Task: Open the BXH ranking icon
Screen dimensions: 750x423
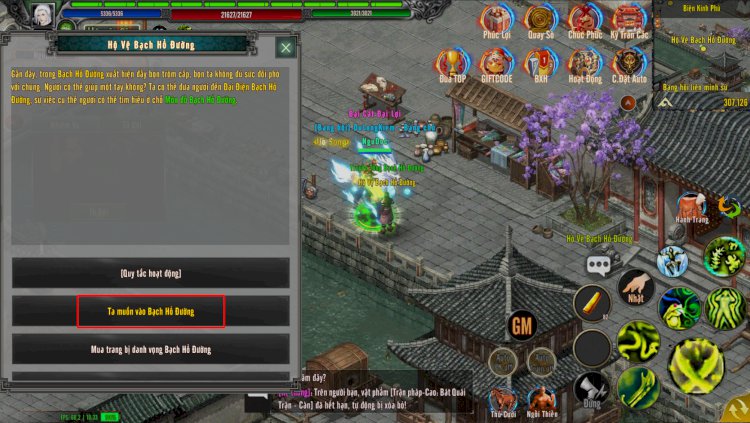Action: pos(541,64)
